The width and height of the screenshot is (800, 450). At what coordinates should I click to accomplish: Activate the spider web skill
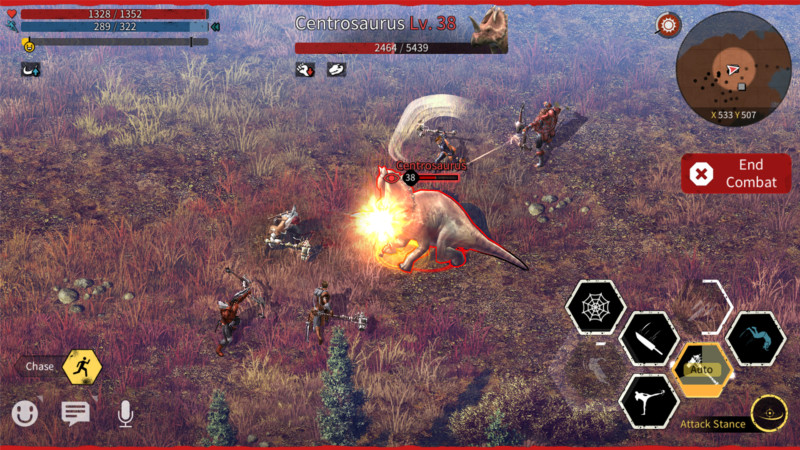(x=596, y=307)
